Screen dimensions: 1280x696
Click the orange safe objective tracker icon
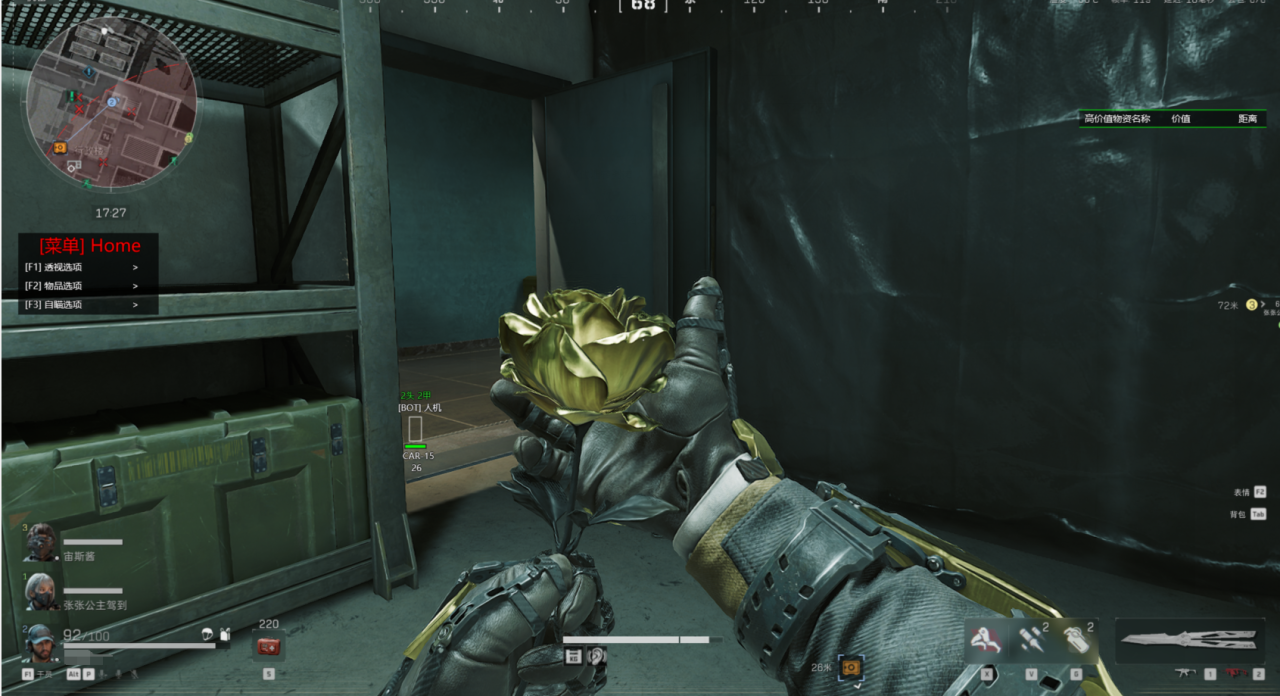pyautogui.click(x=851, y=666)
